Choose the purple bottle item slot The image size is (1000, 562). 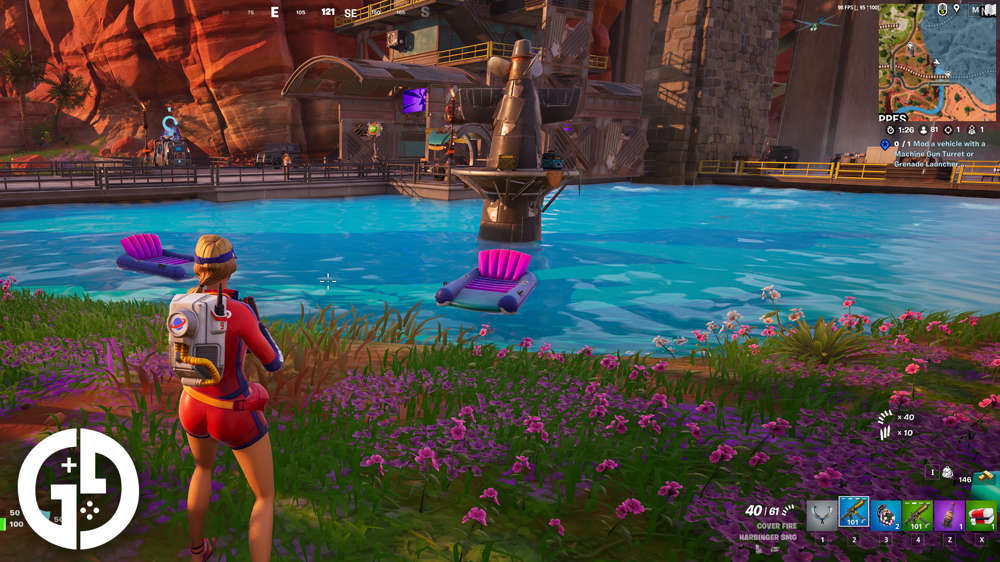(x=949, y=516)
